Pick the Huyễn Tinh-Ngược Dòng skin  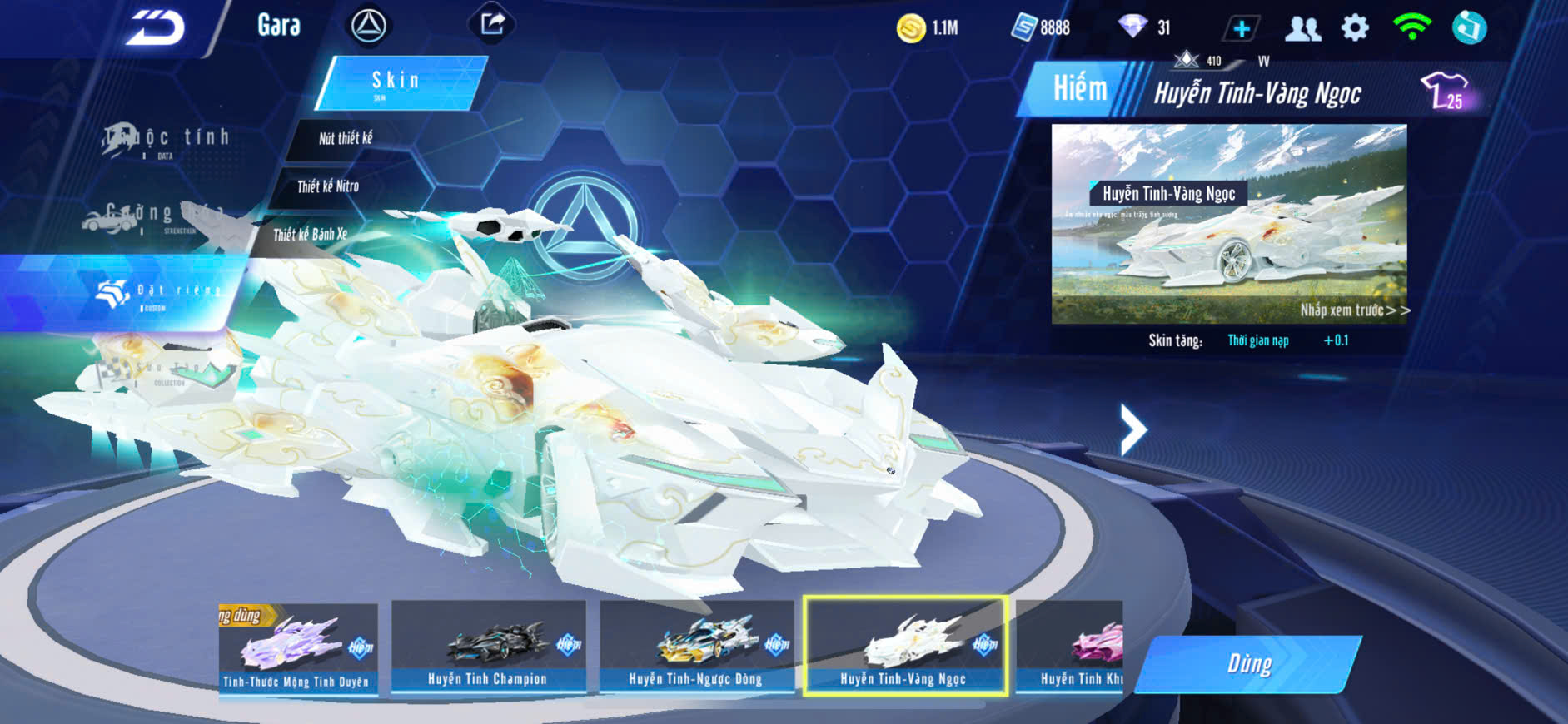[695, 648]
